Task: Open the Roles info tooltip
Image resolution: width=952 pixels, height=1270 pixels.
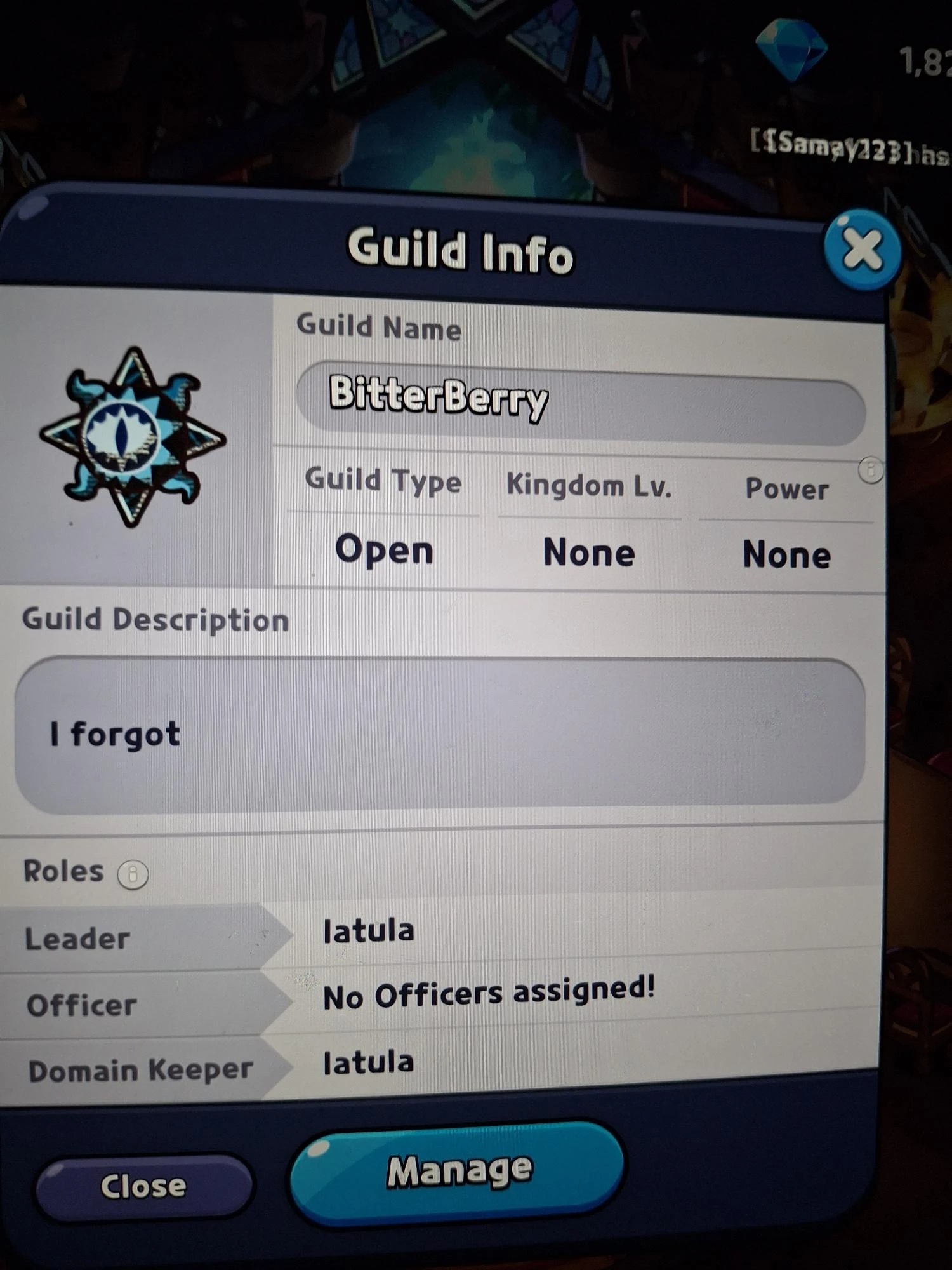Action: tap(133, 874)
